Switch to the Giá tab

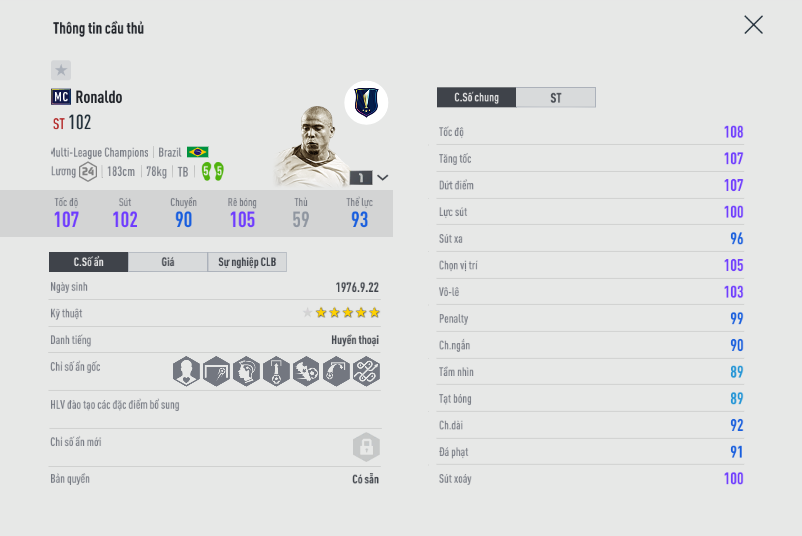(168, 262)
